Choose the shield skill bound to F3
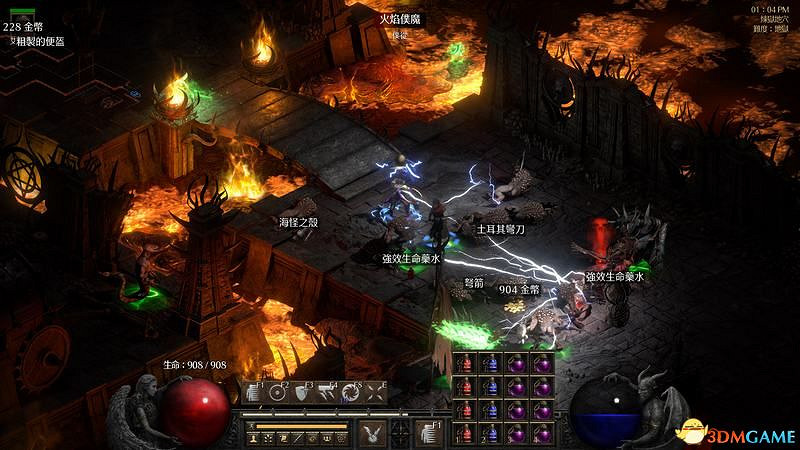Image resolution: width=800 pixels, height=450 pixels. (302, 393)
